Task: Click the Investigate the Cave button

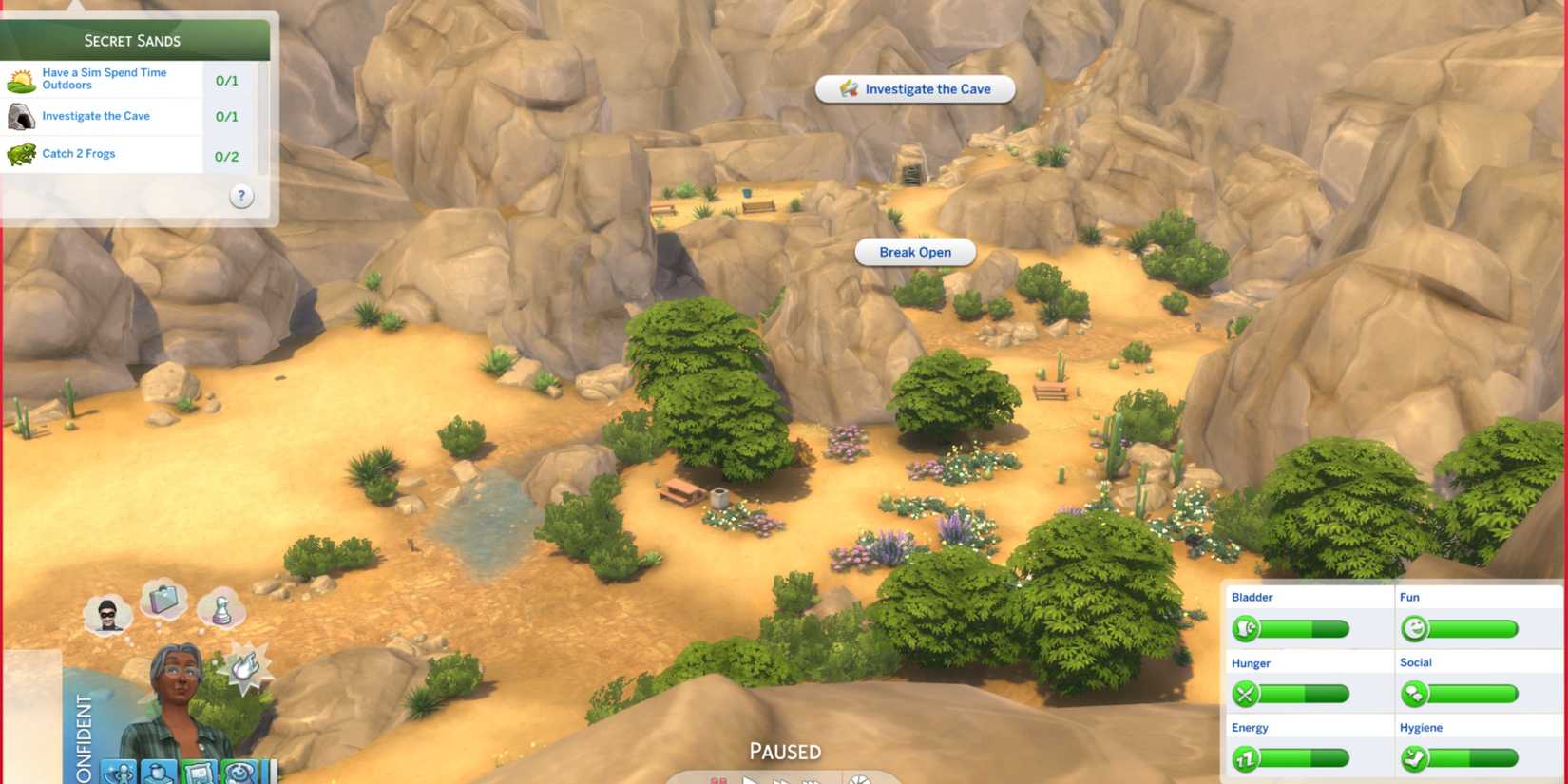Action: pyautogui.click(x=914, y=88)
